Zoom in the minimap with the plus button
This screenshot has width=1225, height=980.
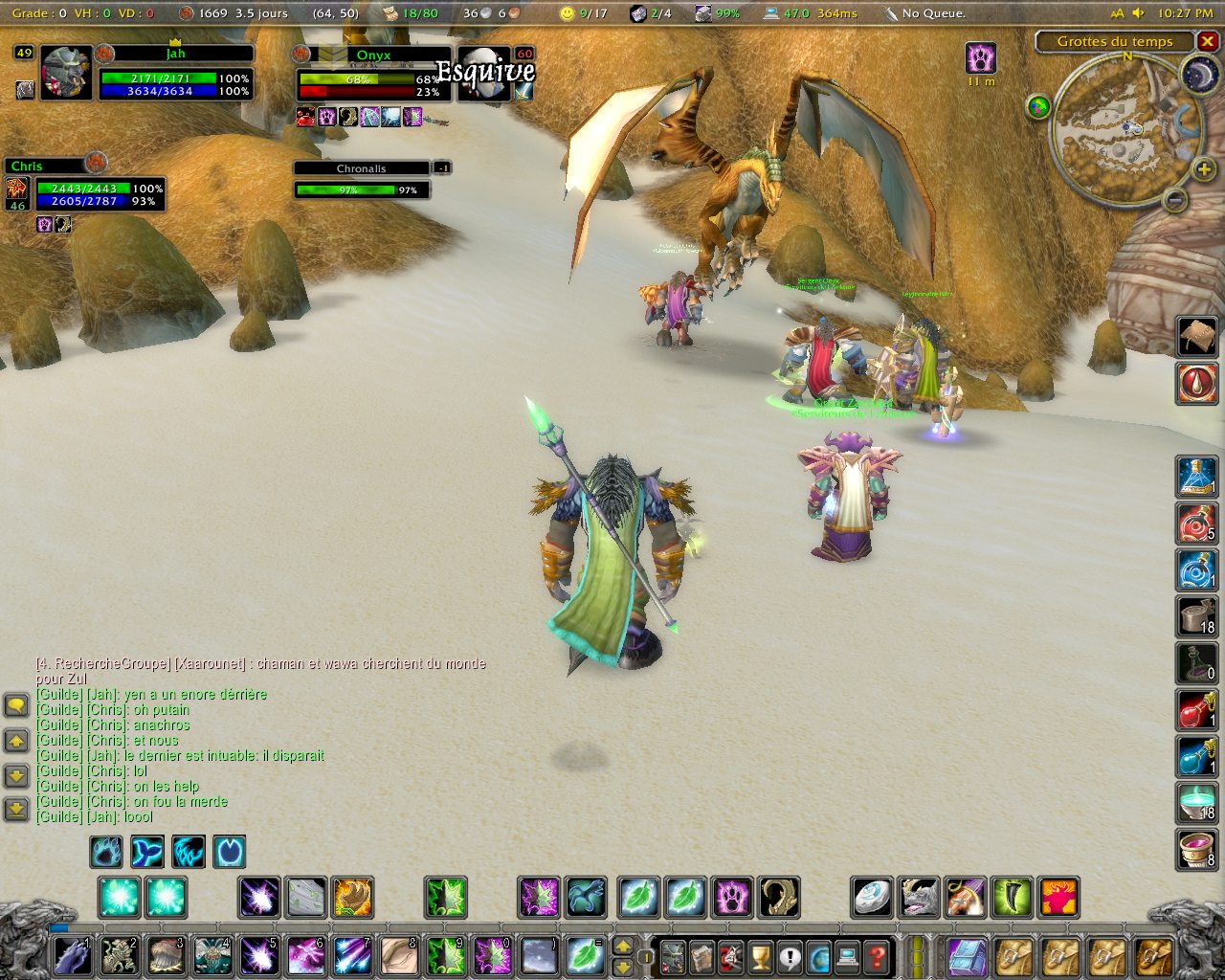click(x=1203, y=170)
